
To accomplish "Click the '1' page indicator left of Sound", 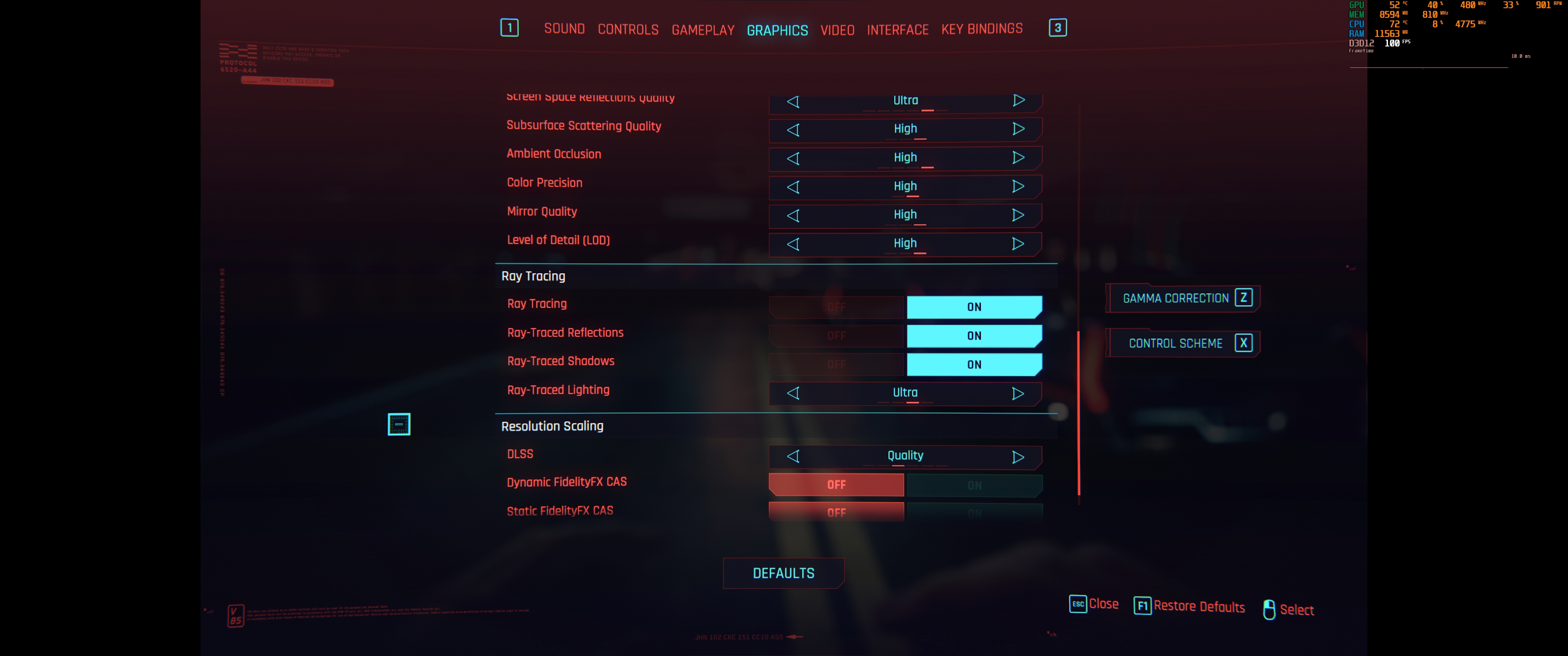I will tap(510, 27).
